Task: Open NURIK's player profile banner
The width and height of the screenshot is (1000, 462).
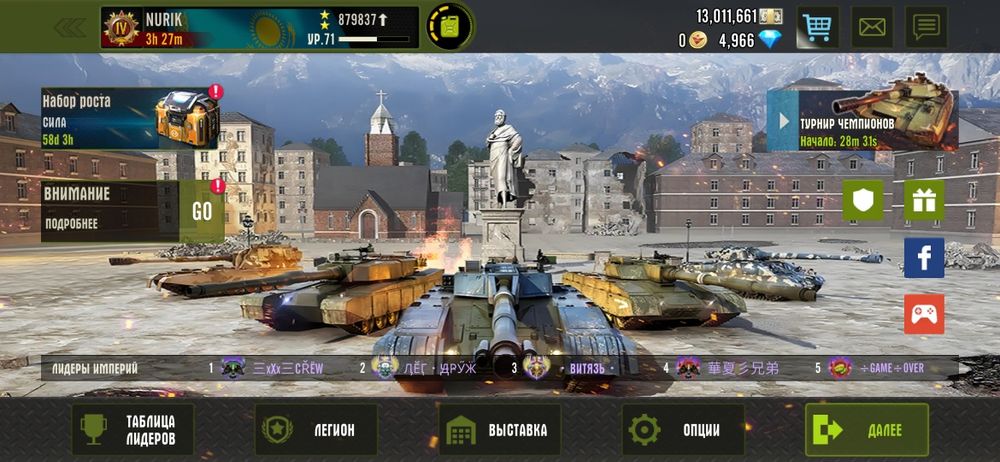Action: [x=258, y=28]
